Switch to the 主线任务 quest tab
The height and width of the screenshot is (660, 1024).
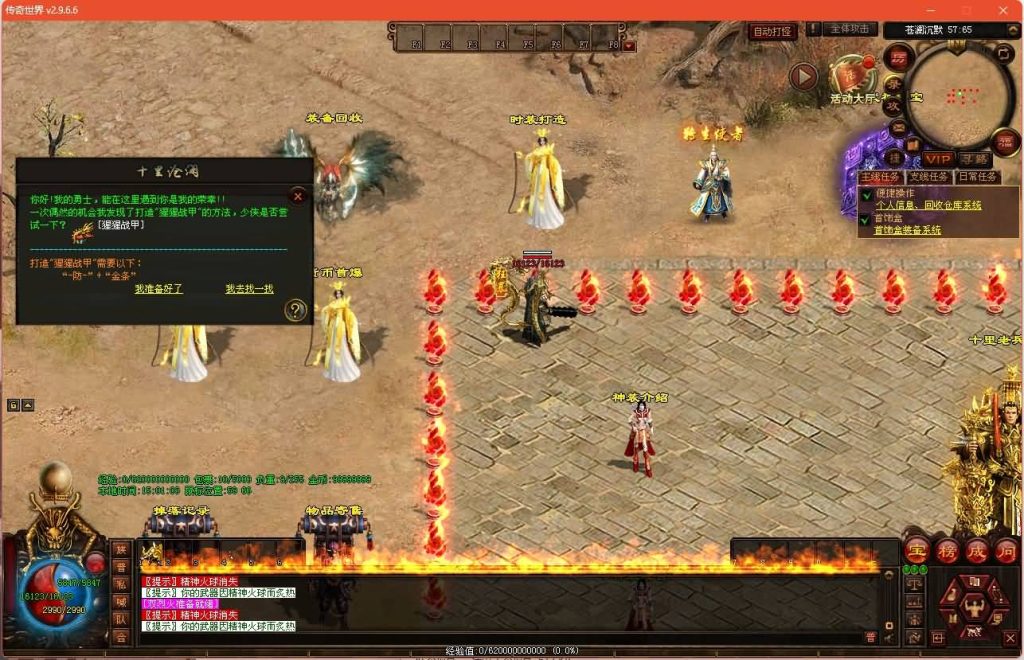[881, 177]
